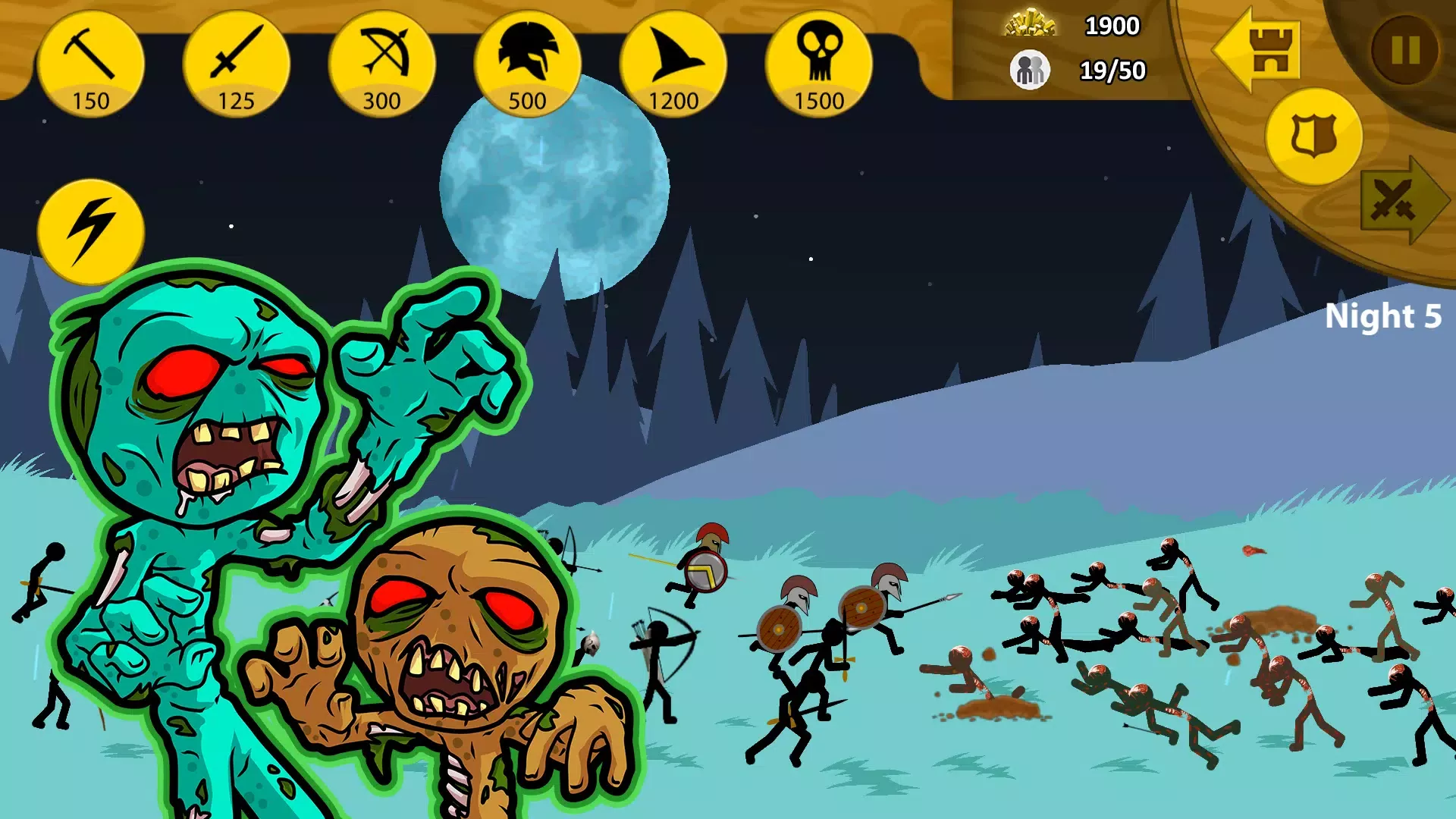The width and height of the screenshot is (1456, 819).
Task: Command army to attack with crossed swords
Action: pyautogui.click(x=1401, y=200)
